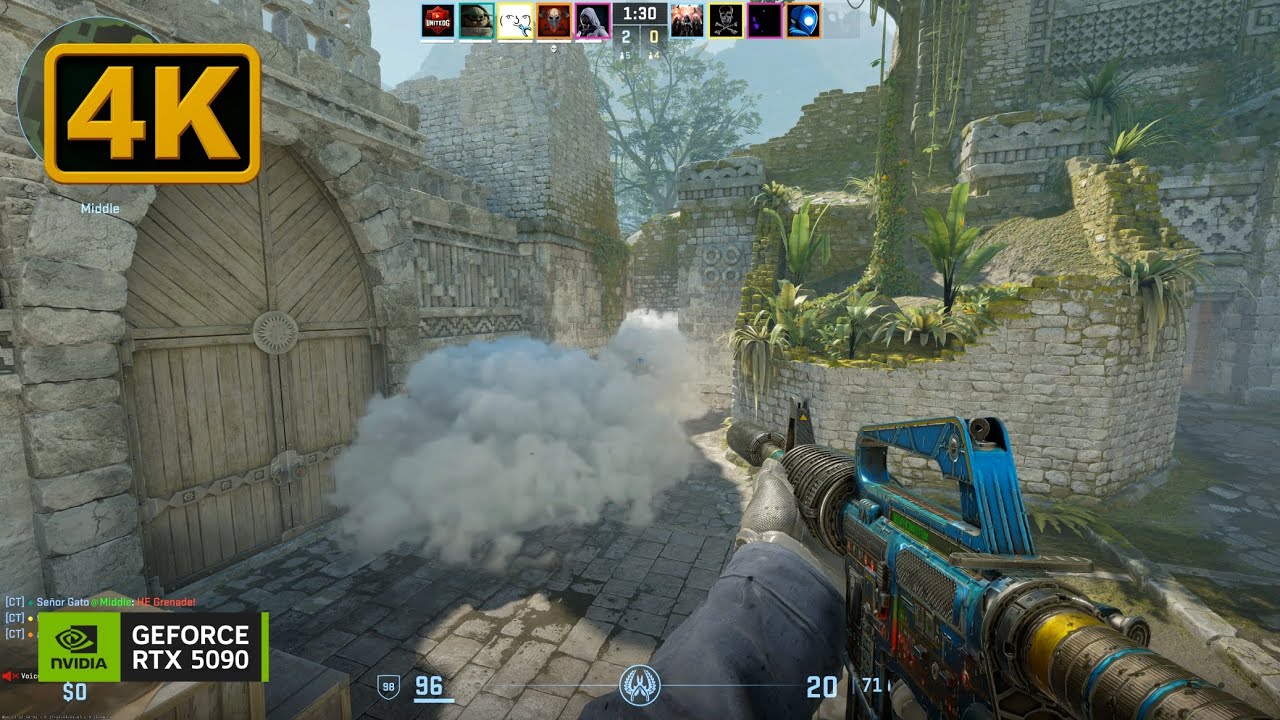This screenshot has height=720, width=1280.
Task: Click the yellow 4K video badge
Action: point(152,113)
